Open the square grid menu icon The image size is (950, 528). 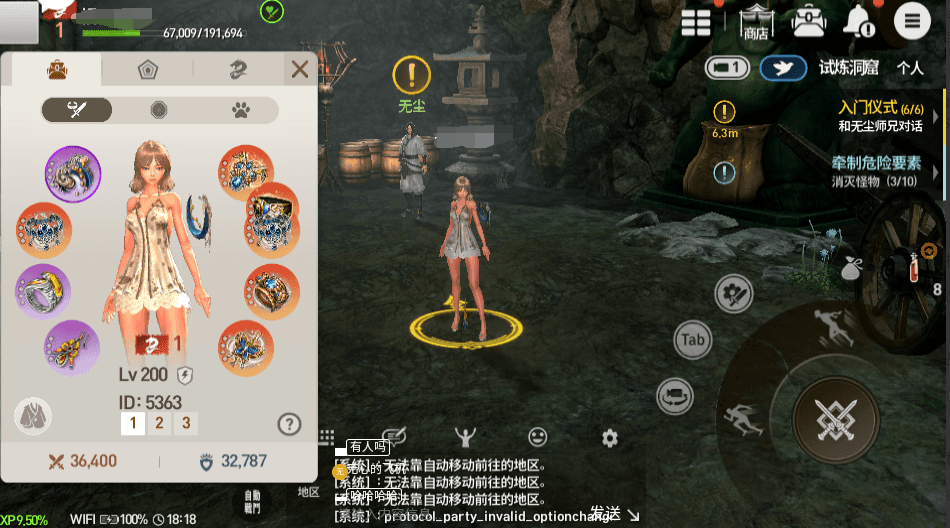click(696, 22)
